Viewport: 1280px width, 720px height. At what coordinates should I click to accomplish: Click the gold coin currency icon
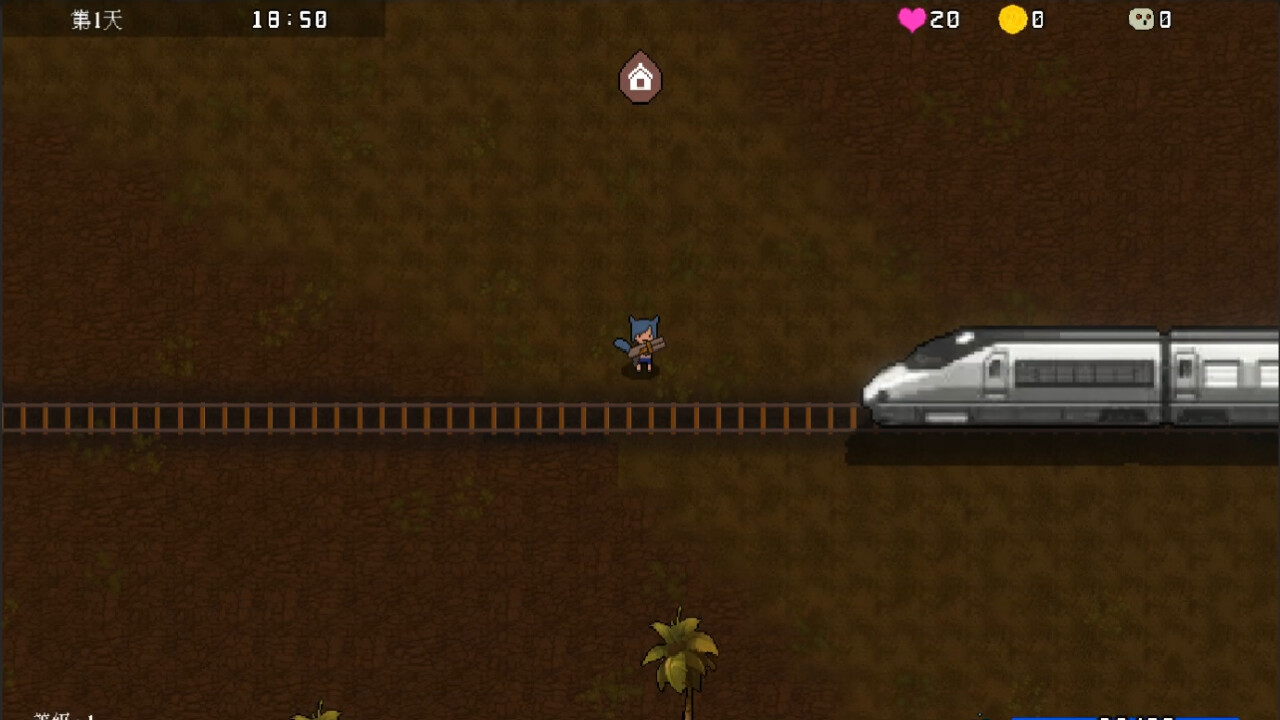coord(1013,18)
